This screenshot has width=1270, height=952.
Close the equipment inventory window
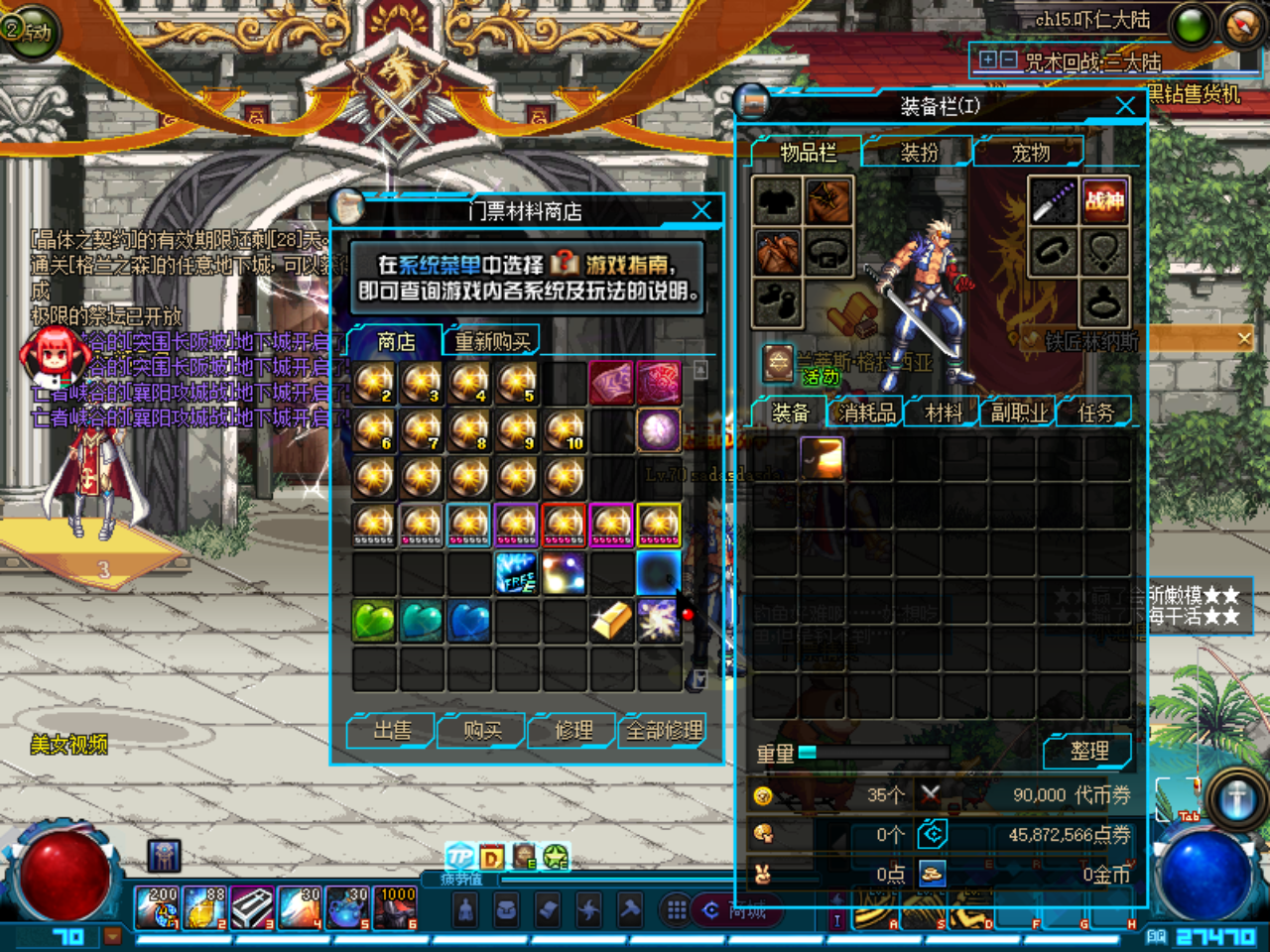pyautogui.click(x=1125, y=106)
